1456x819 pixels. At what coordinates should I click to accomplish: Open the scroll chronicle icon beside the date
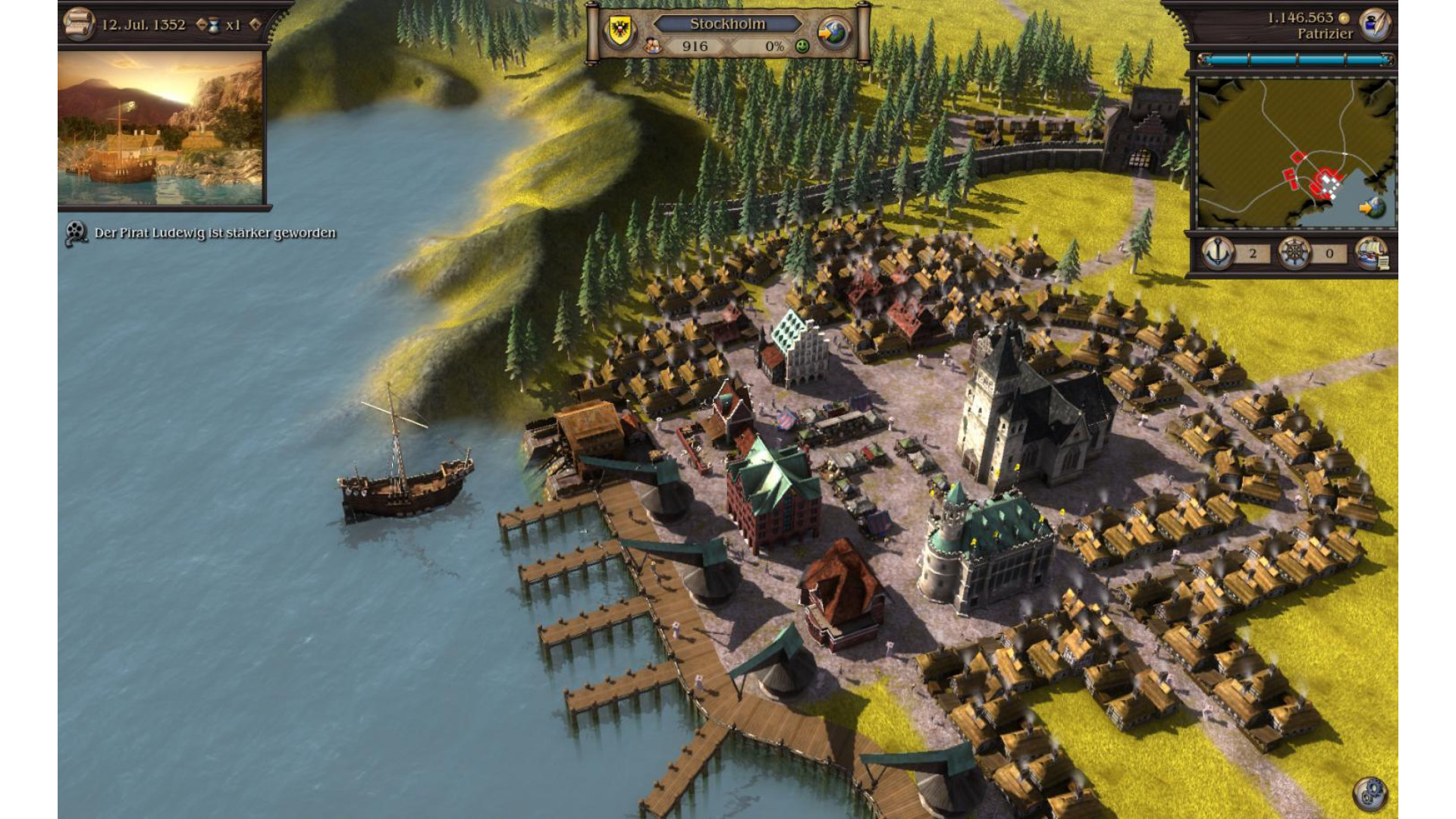point(78,24)
